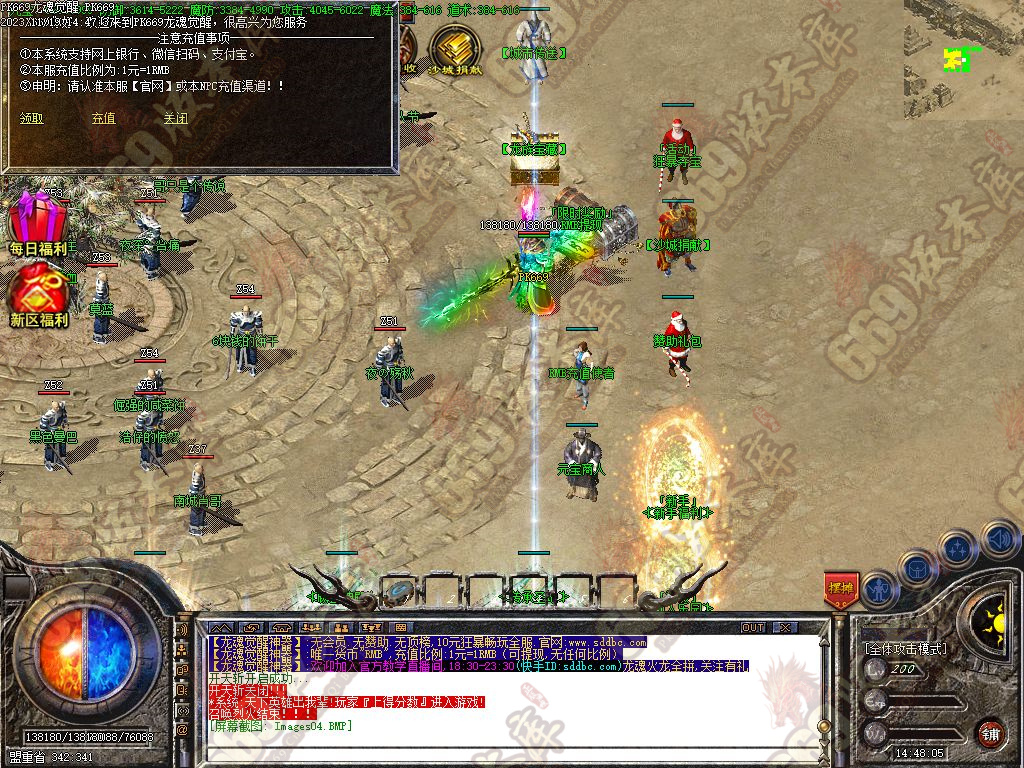Click the 领取 claim link in the dialog
The image size is (1024, 768).
point(32,118)
